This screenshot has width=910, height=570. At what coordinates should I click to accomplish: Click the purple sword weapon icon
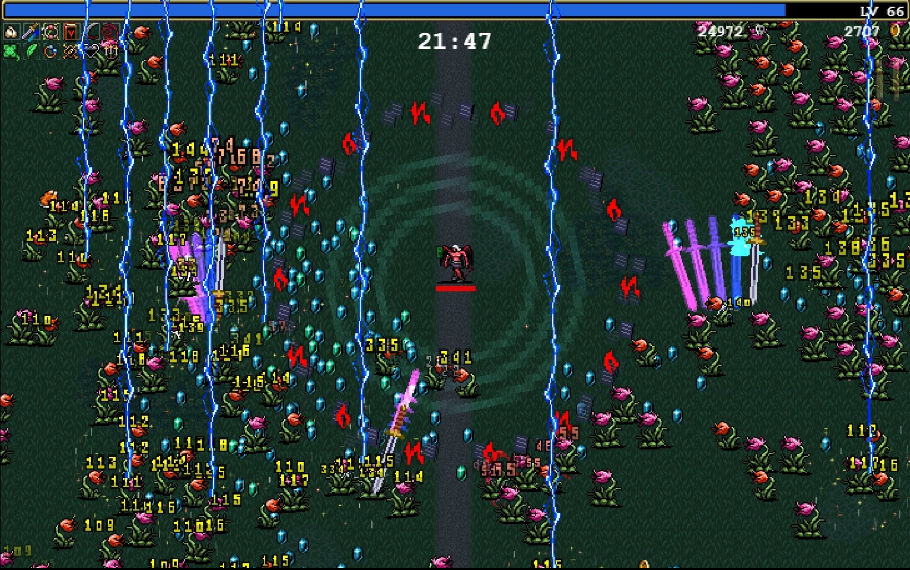pyautogui.click(x=30, y=32)
